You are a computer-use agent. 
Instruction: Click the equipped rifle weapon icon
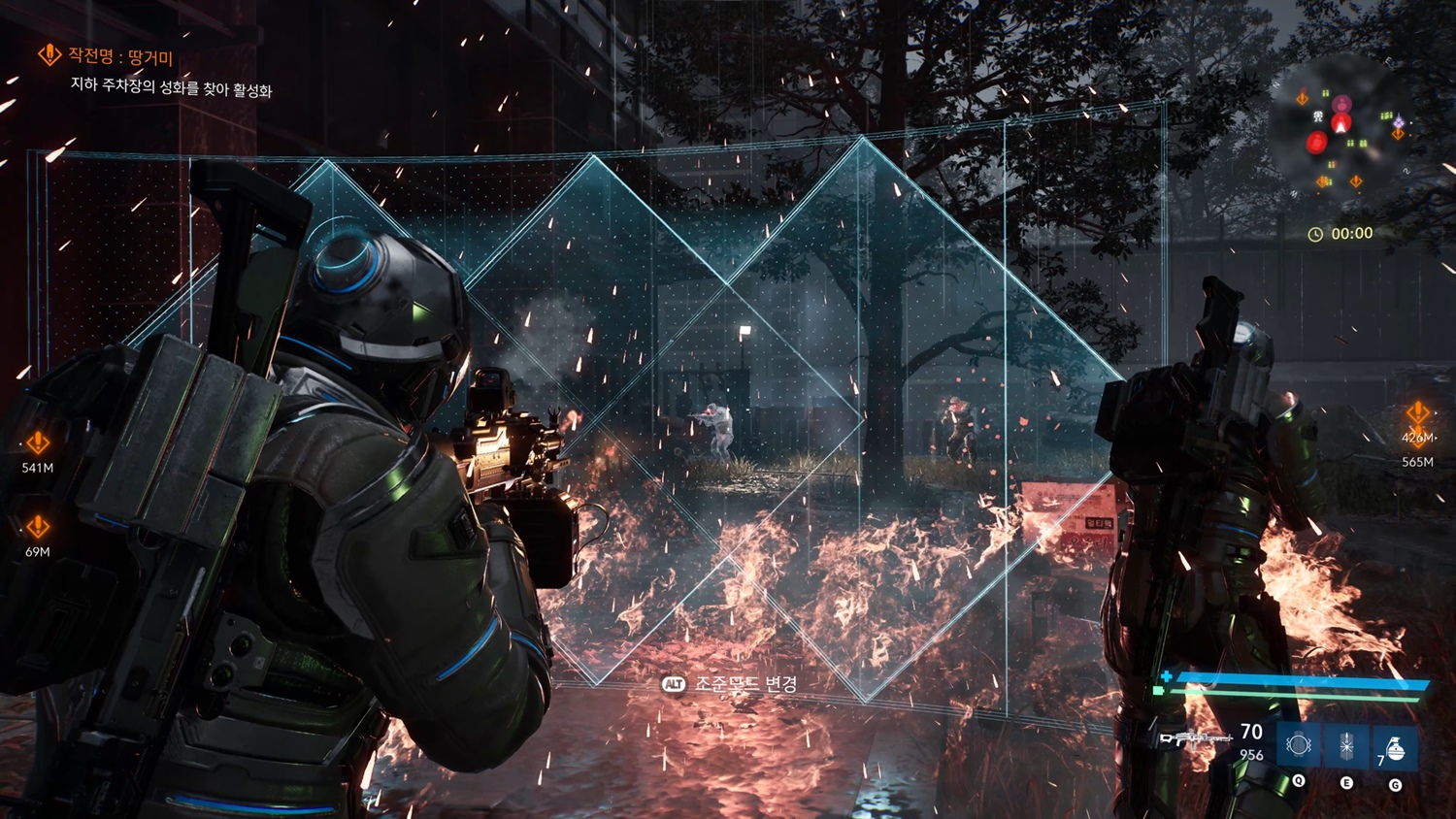point(1195,739)
